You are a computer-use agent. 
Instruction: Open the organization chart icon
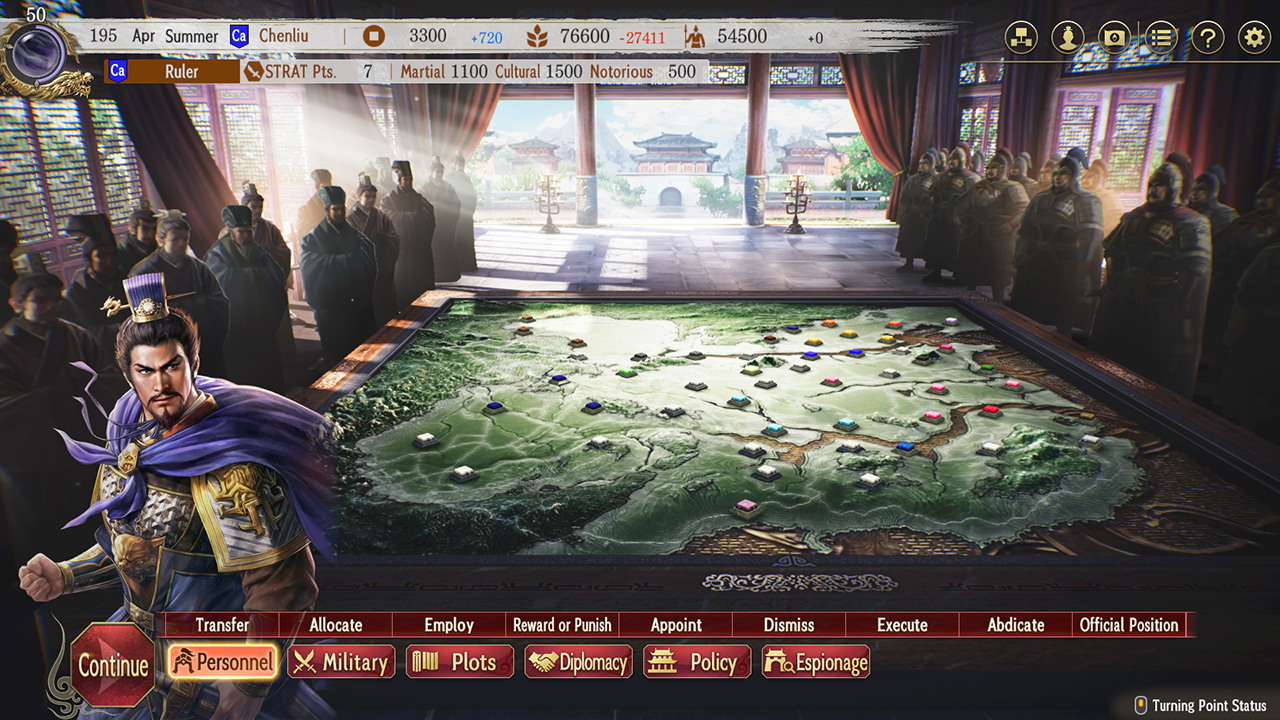[x=1021, y=38]
